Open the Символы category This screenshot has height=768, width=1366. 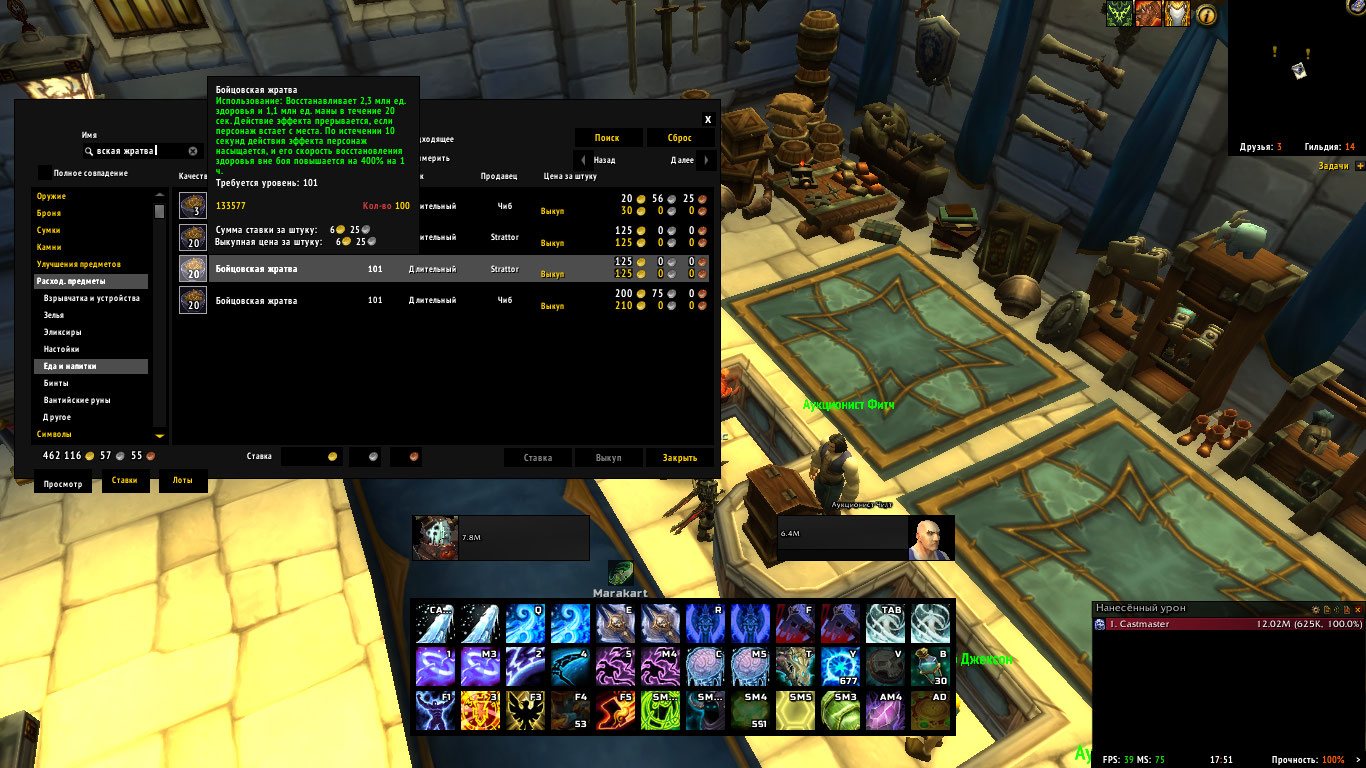[x=54, y=434]
